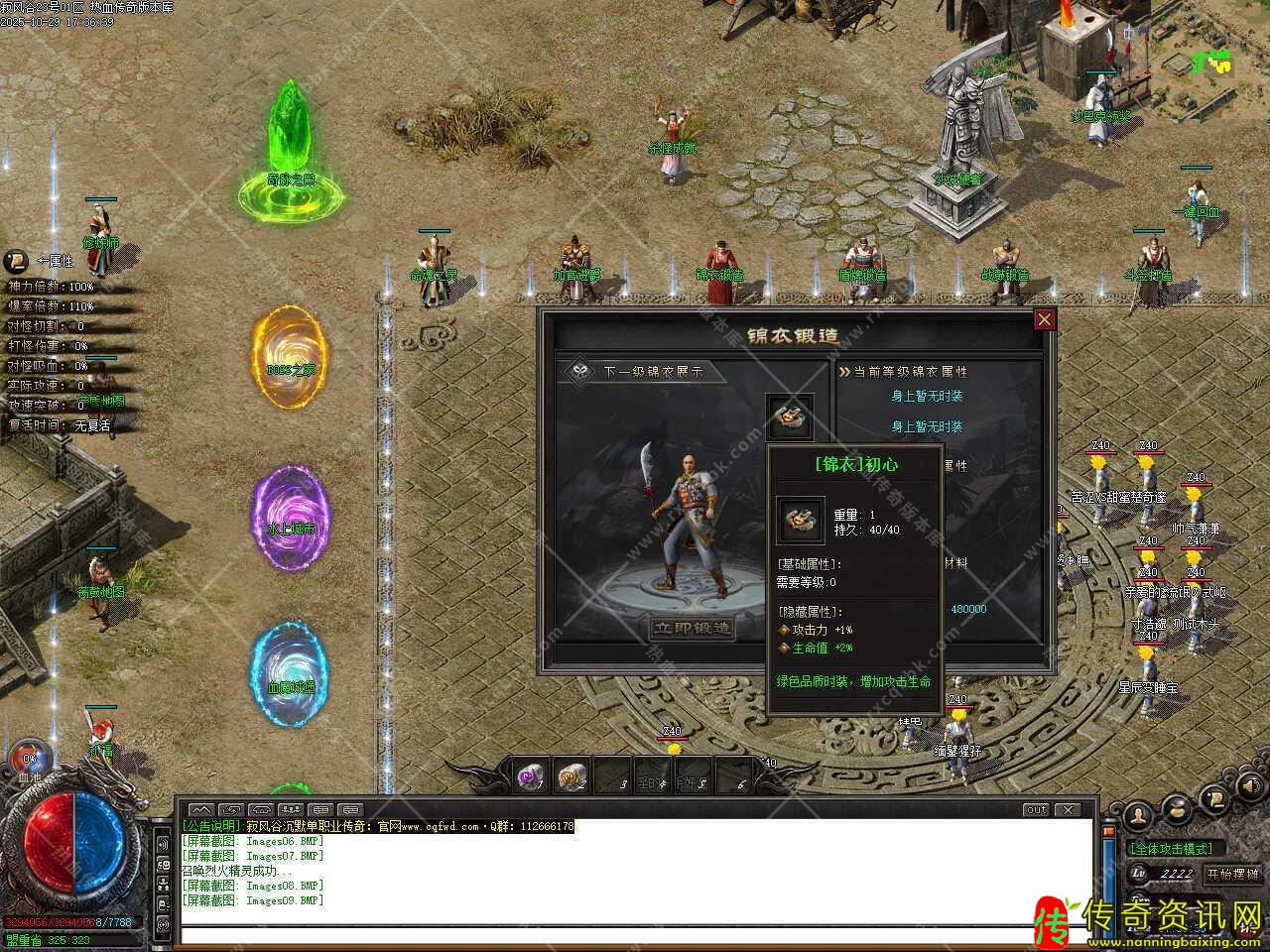The height and width of the screenshot is (952, 1270).
Task: Click the chat window 'out' button
Action: 1036,809
